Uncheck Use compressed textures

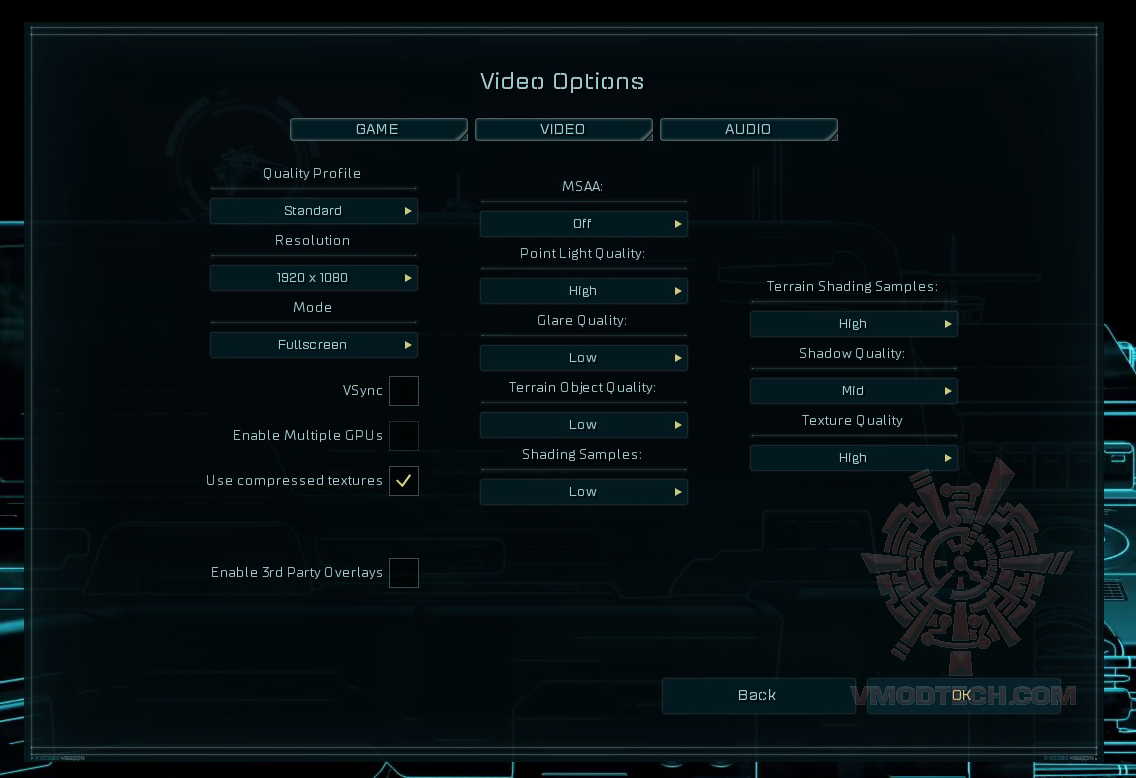click(x=404, y=481)
